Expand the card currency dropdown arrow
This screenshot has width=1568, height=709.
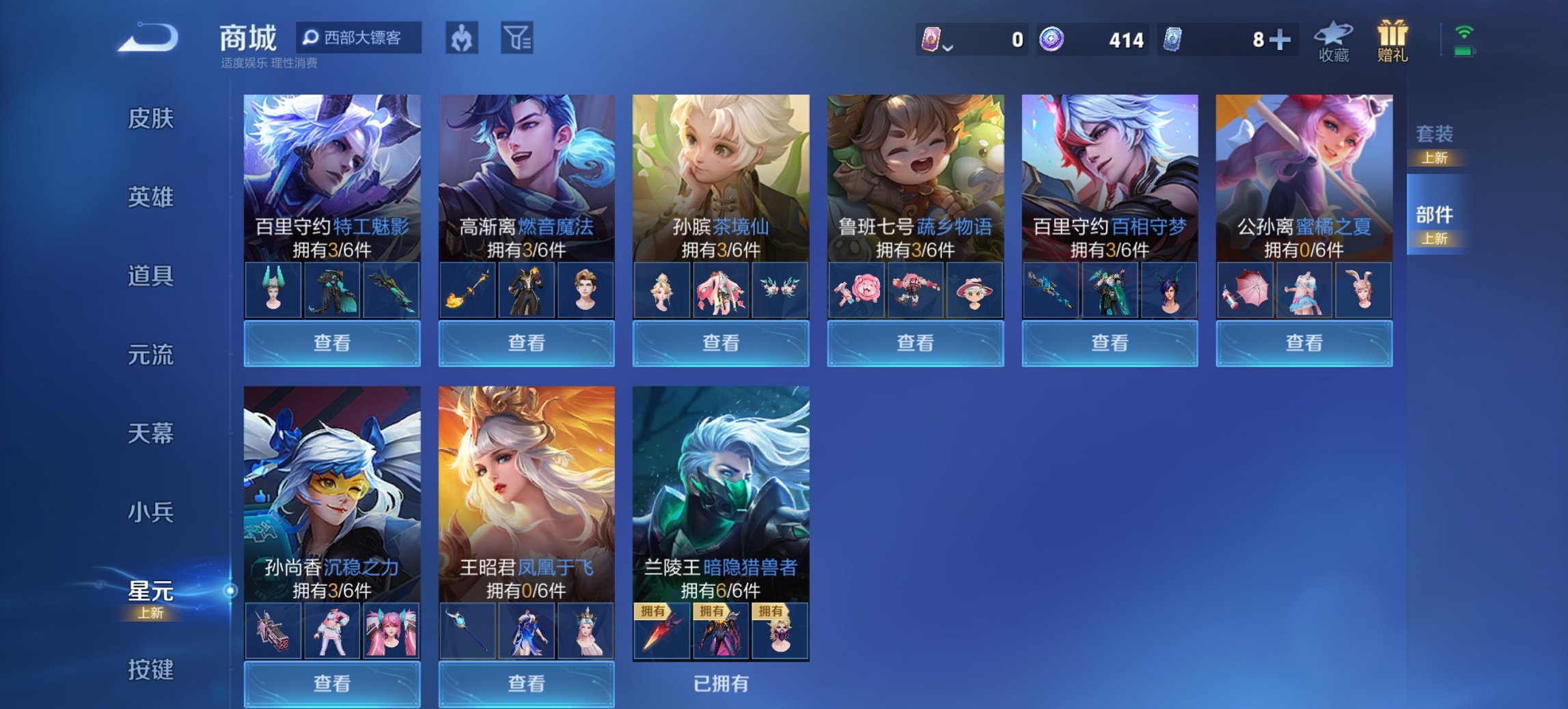pyautogui.click(x=948, y=46)
